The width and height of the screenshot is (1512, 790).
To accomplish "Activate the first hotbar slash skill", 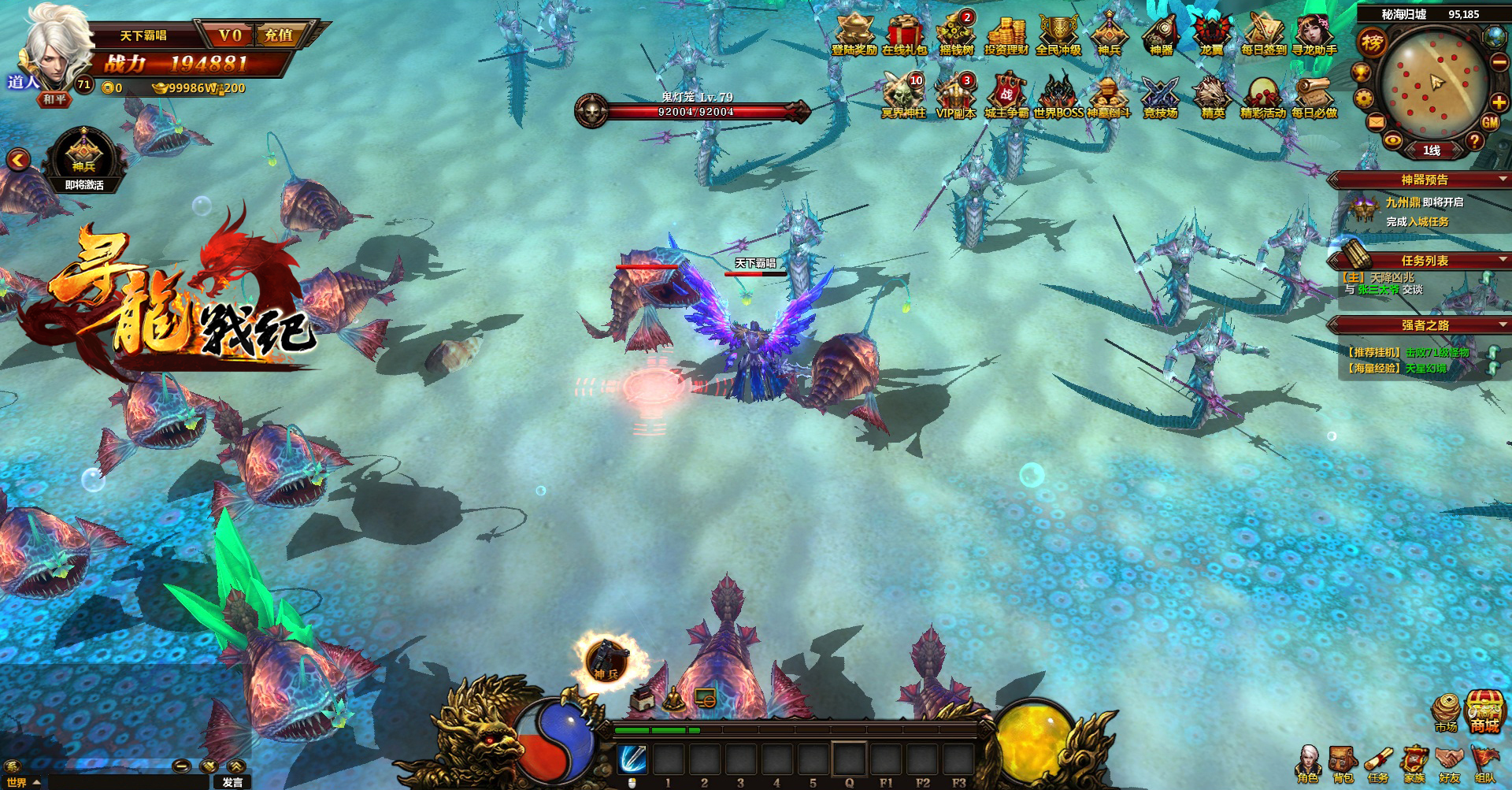I will click(x=632, y=759).
